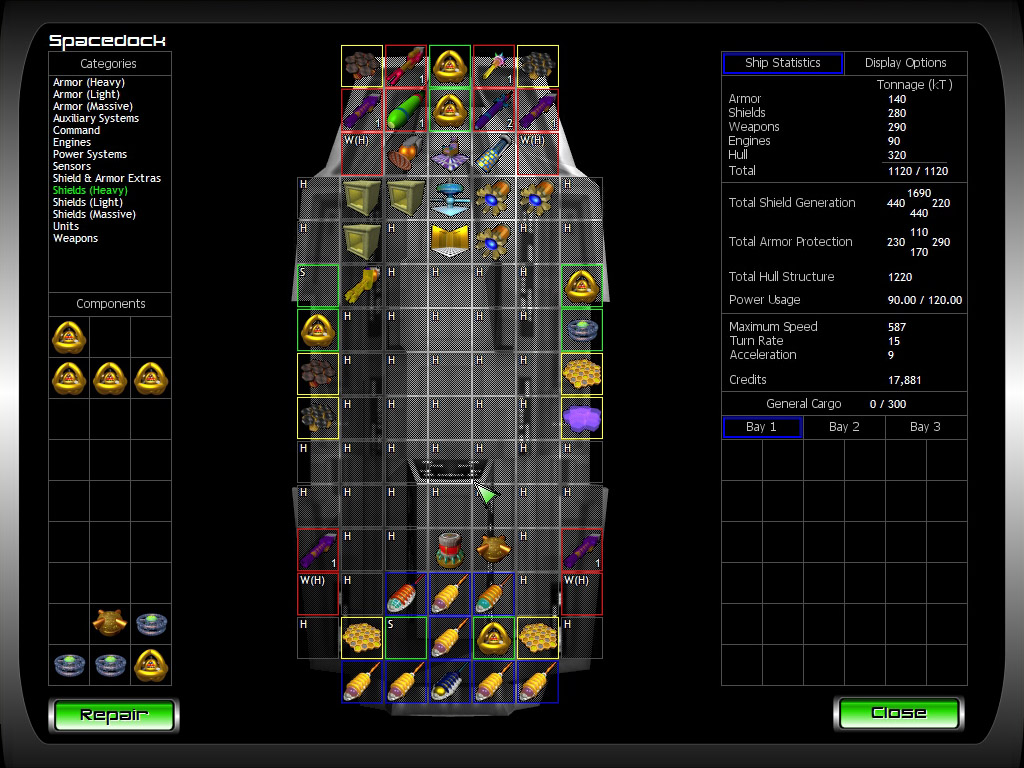
Task: Open Shield & Armor Extras category
Action: (x=107, y=178)
